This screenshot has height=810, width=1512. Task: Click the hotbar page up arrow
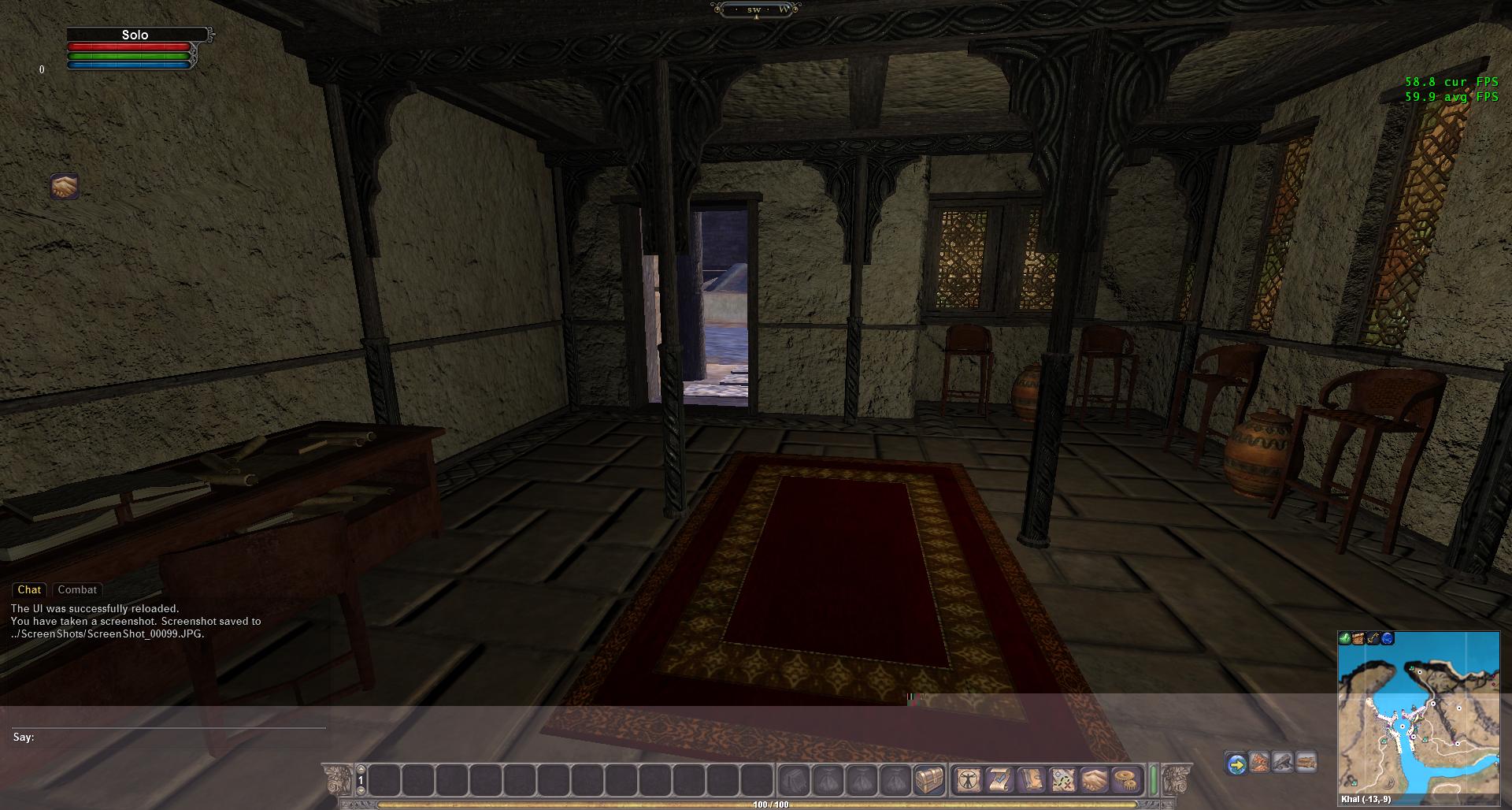pyautogui.click(x=361, y=770)
